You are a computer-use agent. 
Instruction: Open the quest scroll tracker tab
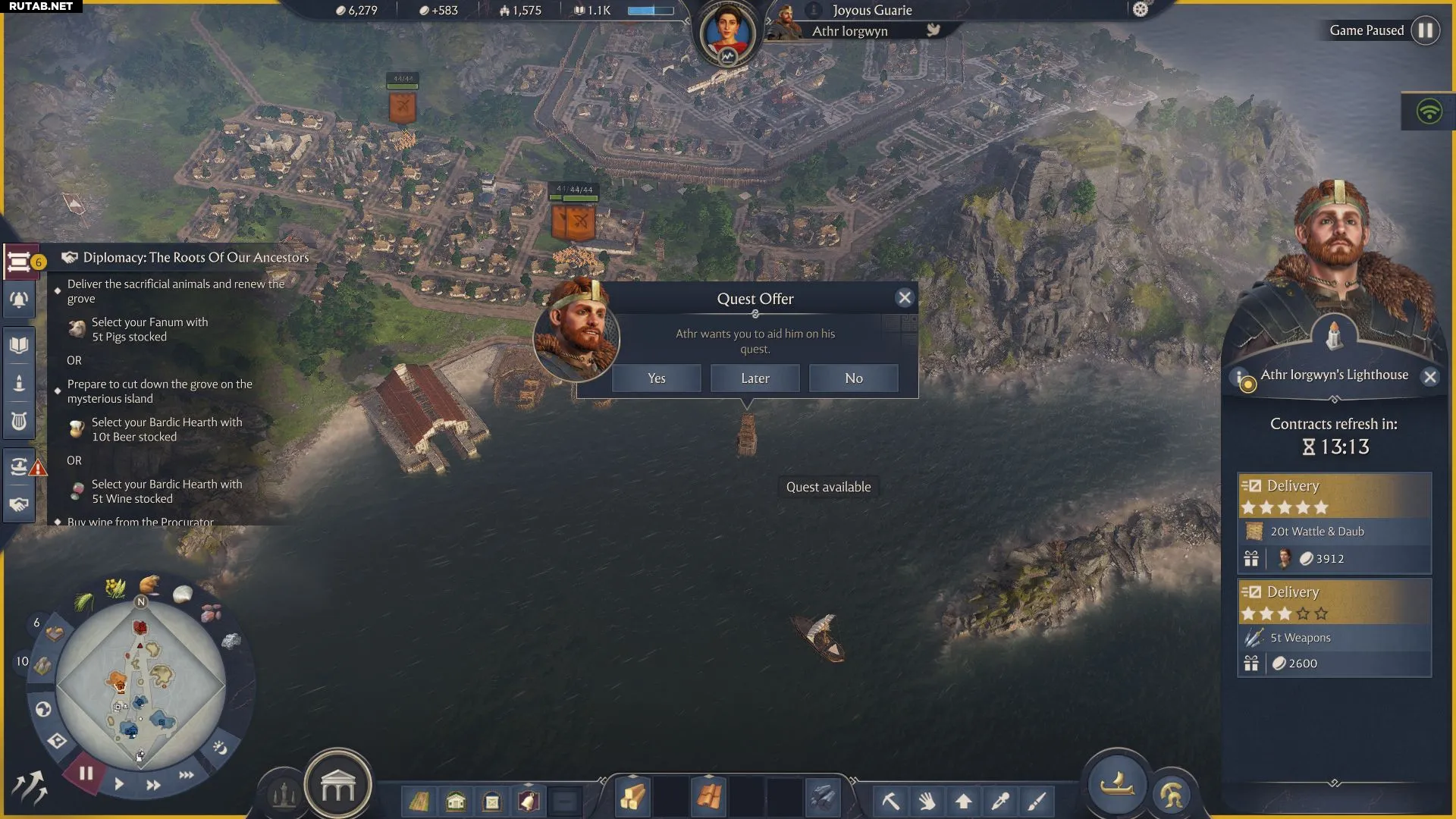[20, 262]
